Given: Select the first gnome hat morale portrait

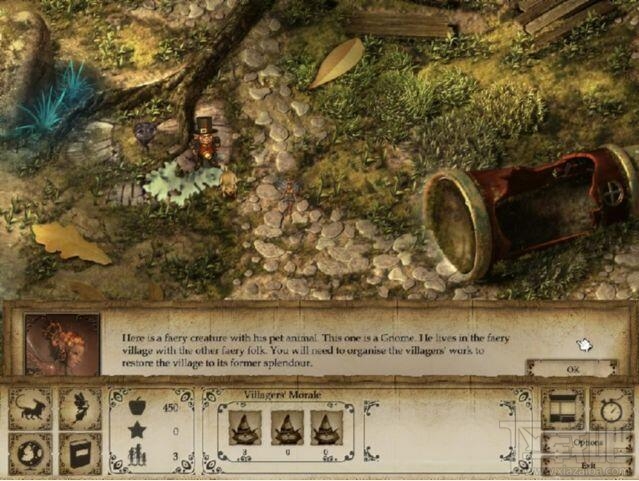Looking at the screenshot, I should [x=245, y=427].
